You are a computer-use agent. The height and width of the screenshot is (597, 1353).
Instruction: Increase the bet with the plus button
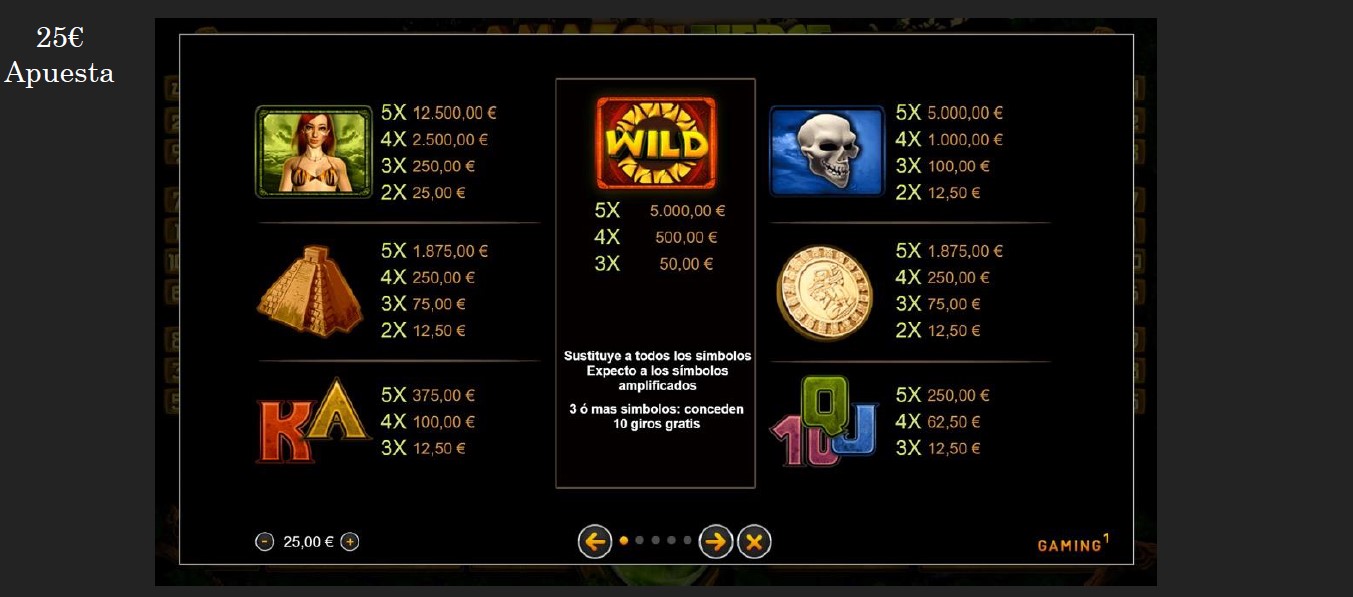click(350, 542)
